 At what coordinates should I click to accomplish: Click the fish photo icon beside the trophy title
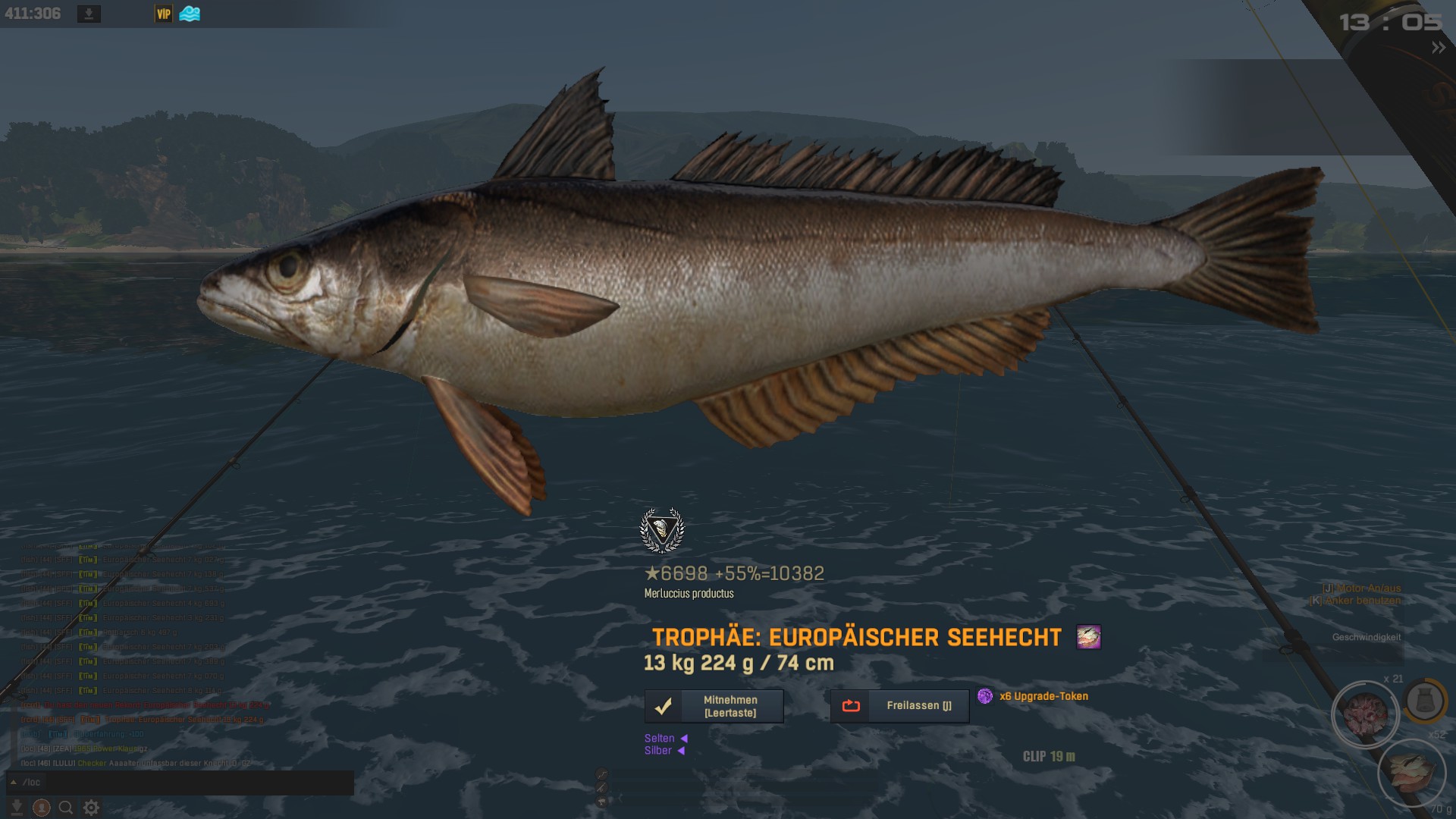pyautogui.click(x=1088, y=637)
